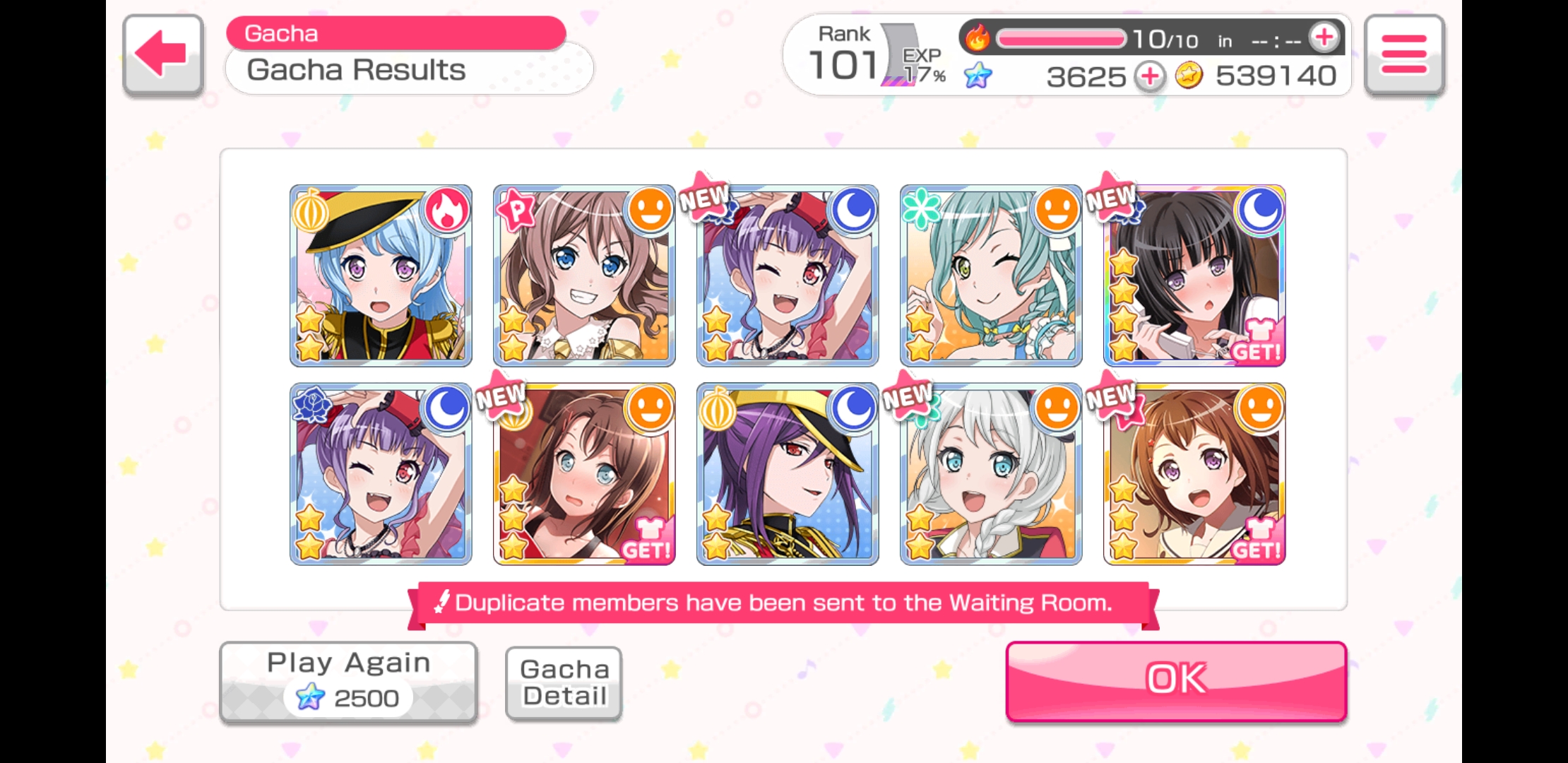View the black-haired girl four-star card
Screen dimensions: 1568x763
coord(1194,276)
